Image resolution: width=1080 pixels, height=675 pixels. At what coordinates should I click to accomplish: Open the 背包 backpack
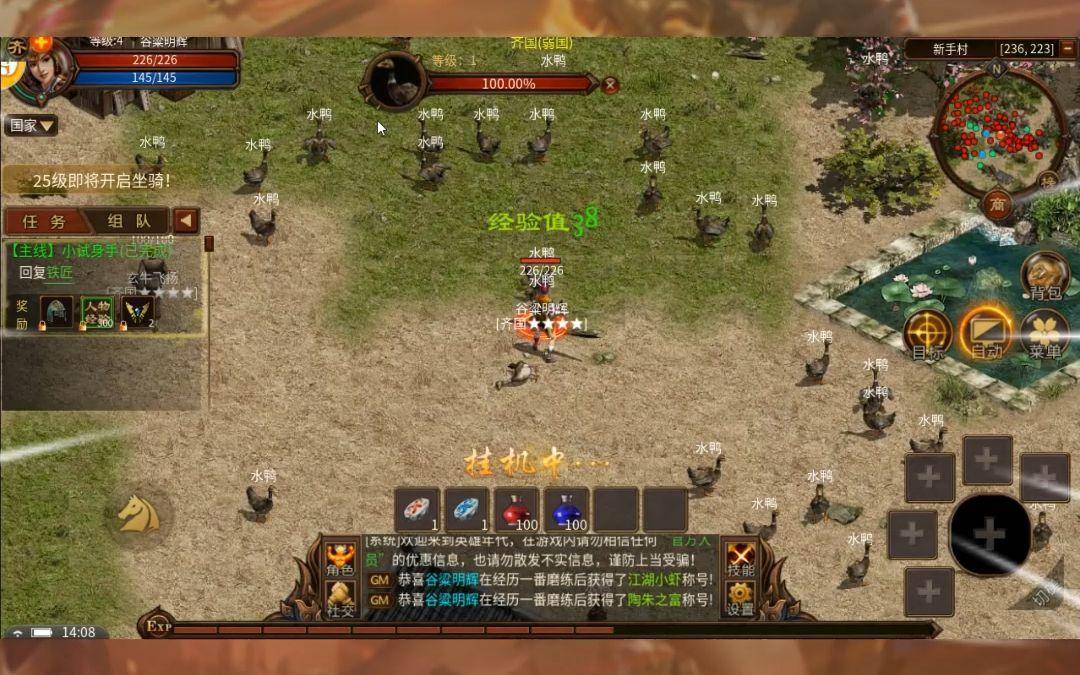click(x=1044, y=276)
